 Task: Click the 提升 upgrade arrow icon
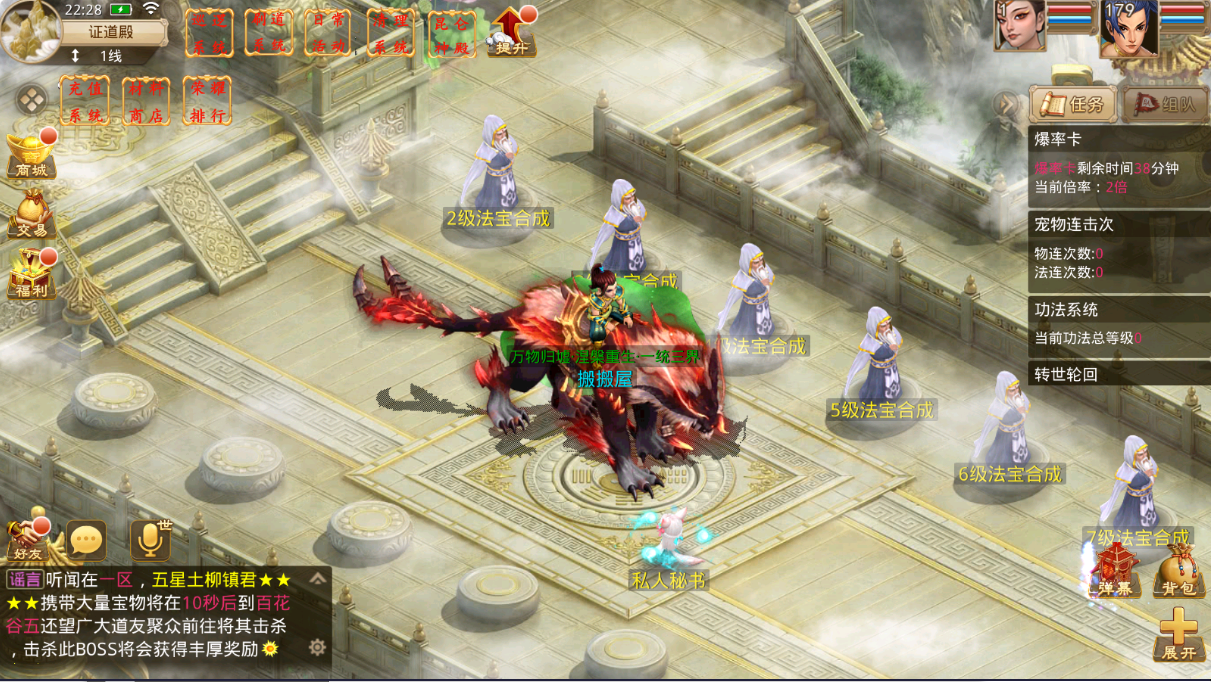click(x=511, y=31)
